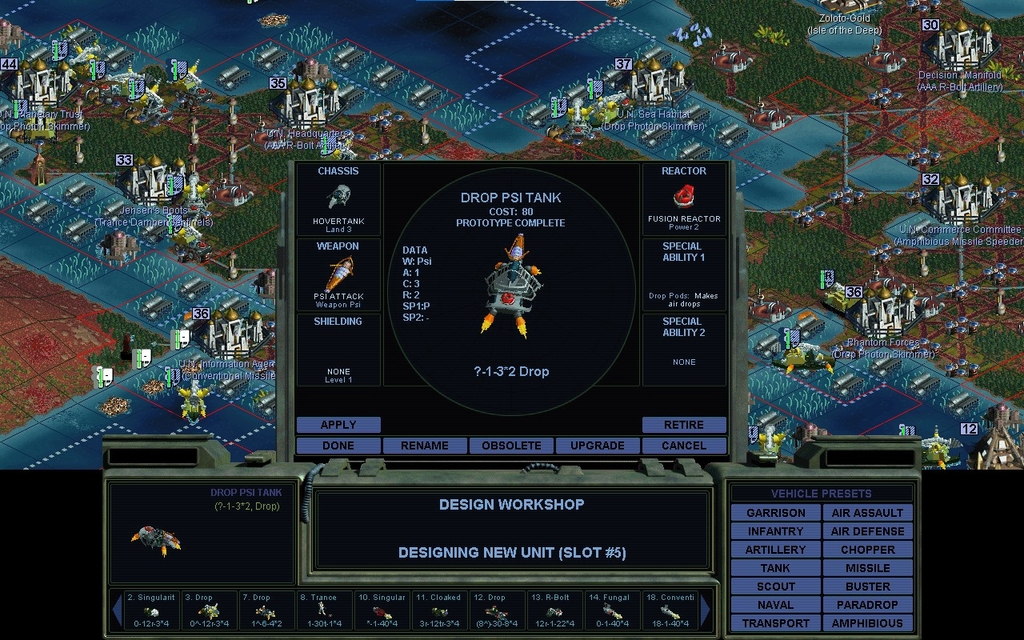
Task: Use the Amphibious preset
Action: click(867, 623)
